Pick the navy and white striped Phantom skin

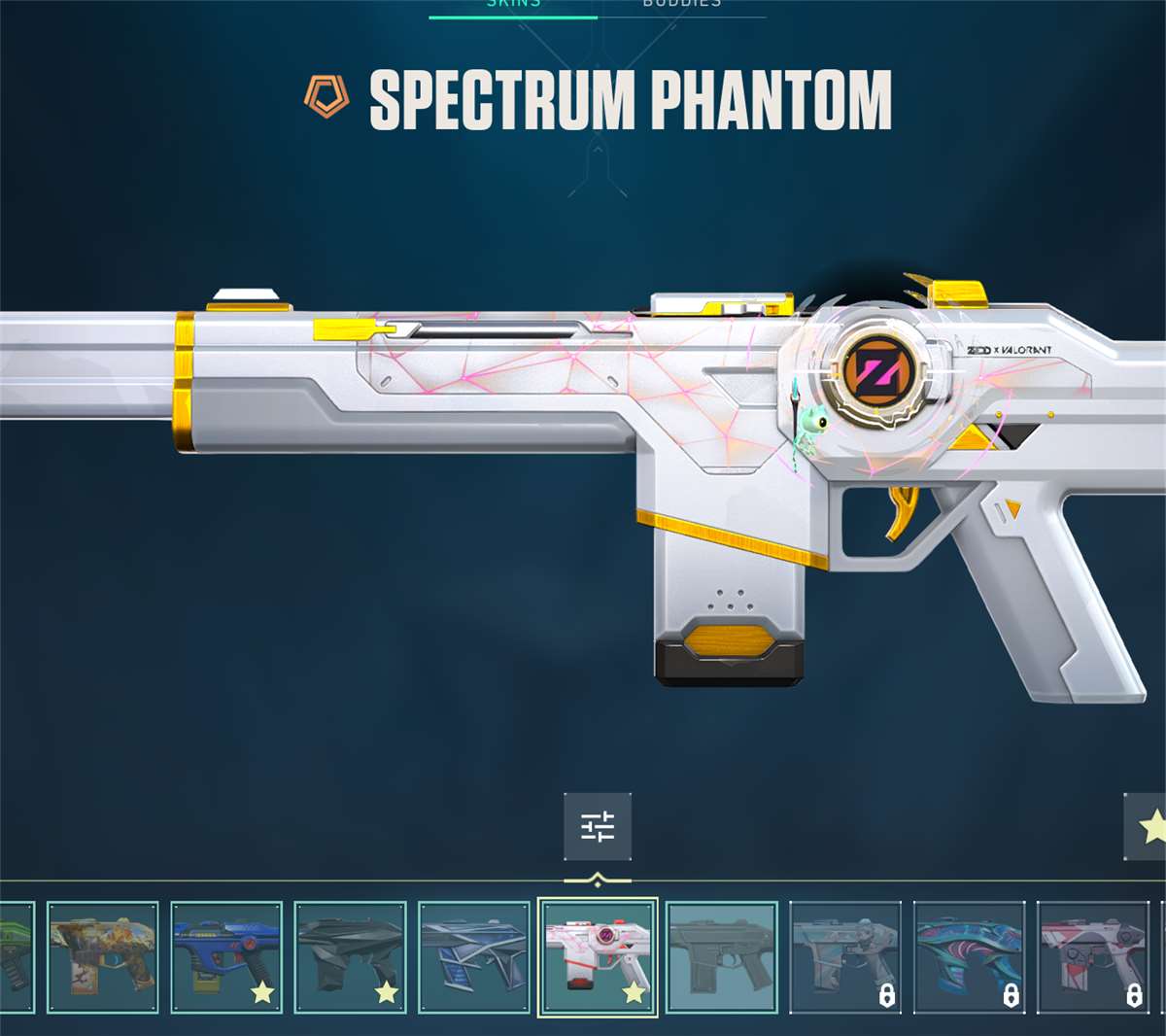coord(473,956)
